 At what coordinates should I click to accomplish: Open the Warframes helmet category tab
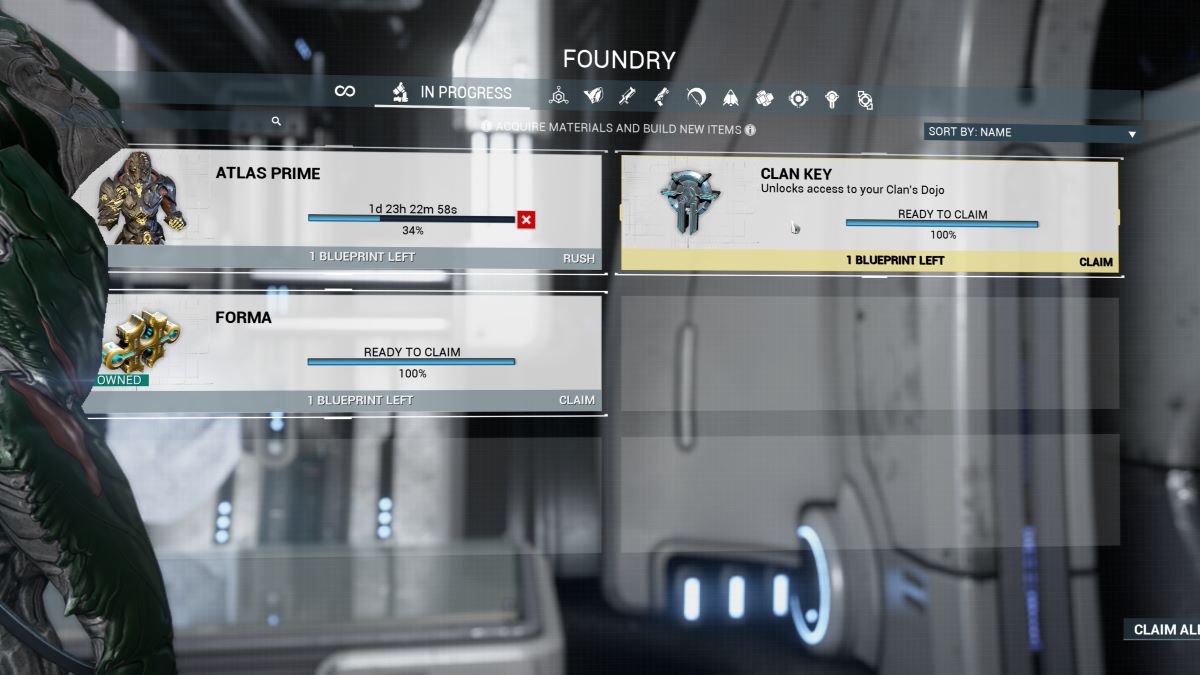[593, 97]
